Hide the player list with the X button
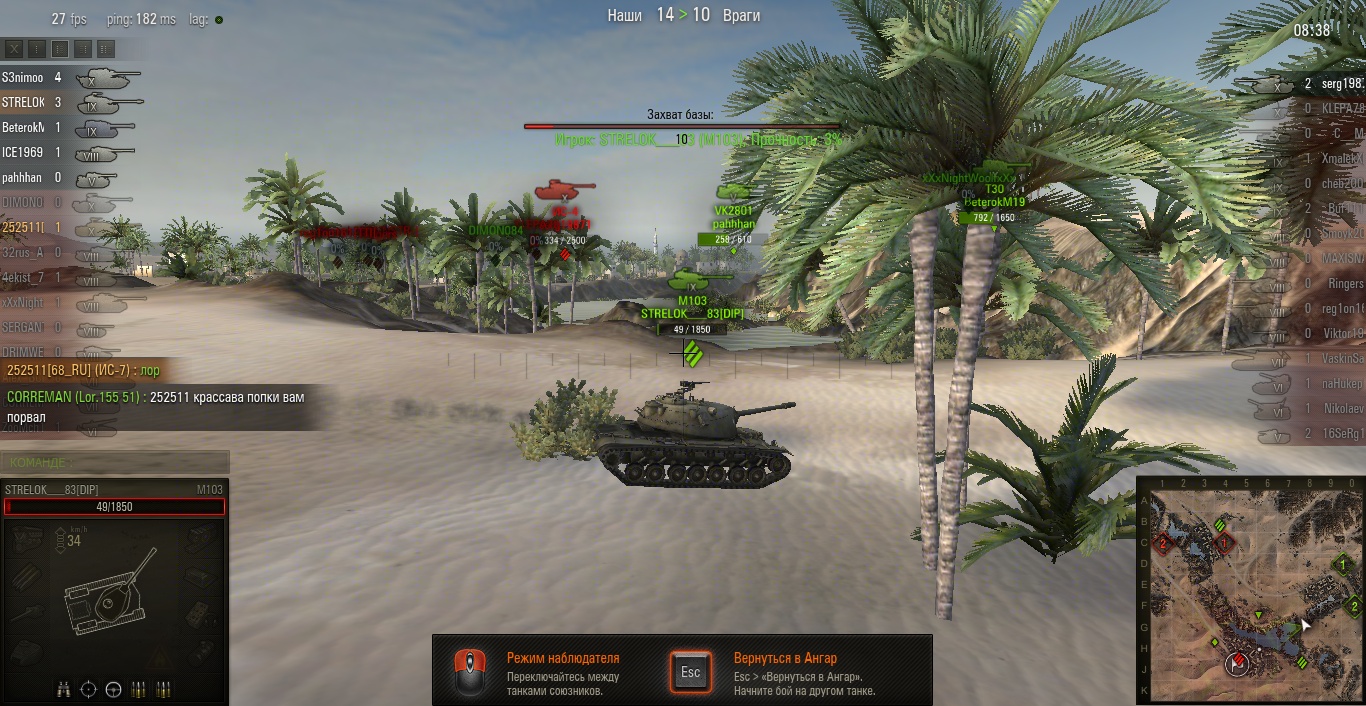This screenshot has width=1366, height=706. click(15, 48)
